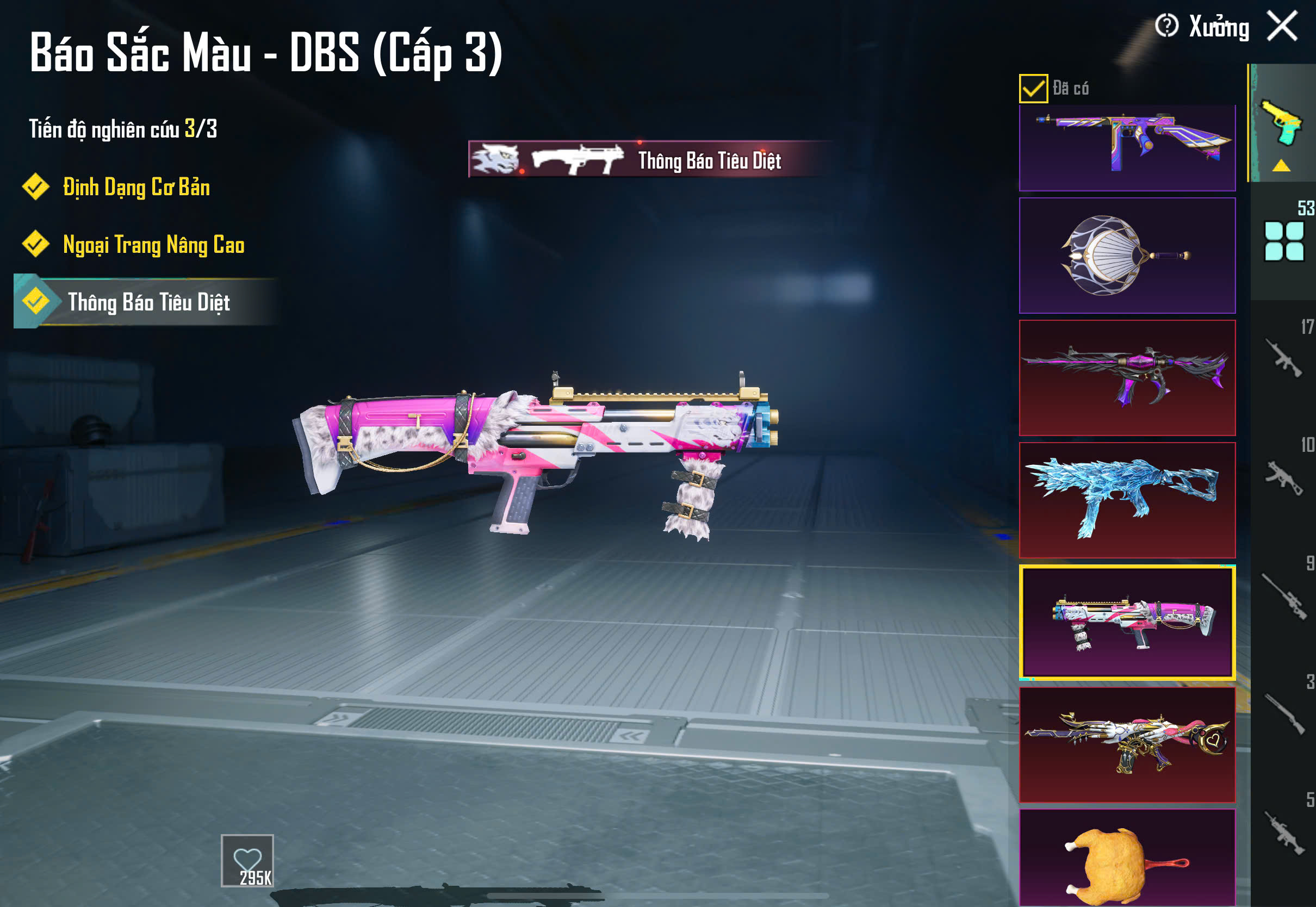The height and width of the screenshot is (907, 1316).
Task: Like the skin with the heart button
Action: coord(247,860)
